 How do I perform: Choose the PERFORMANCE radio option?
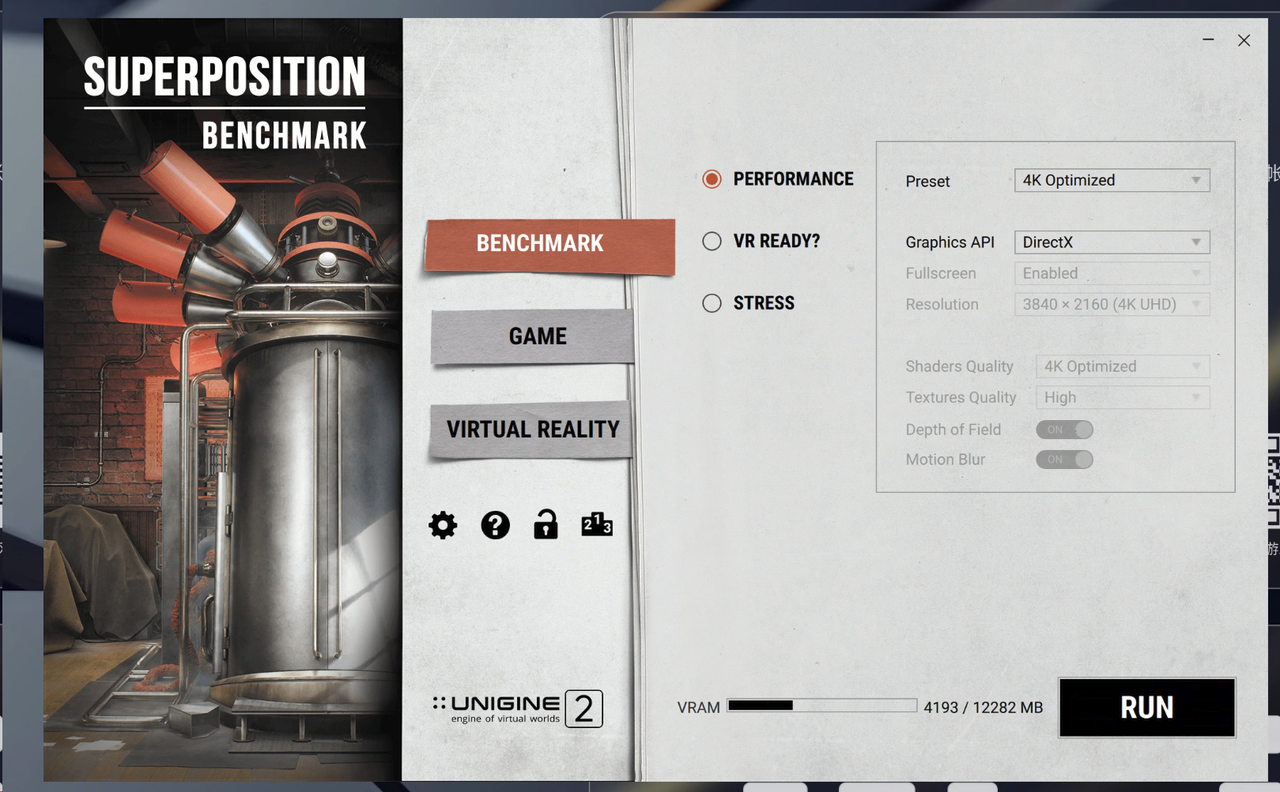pos(712,179)
